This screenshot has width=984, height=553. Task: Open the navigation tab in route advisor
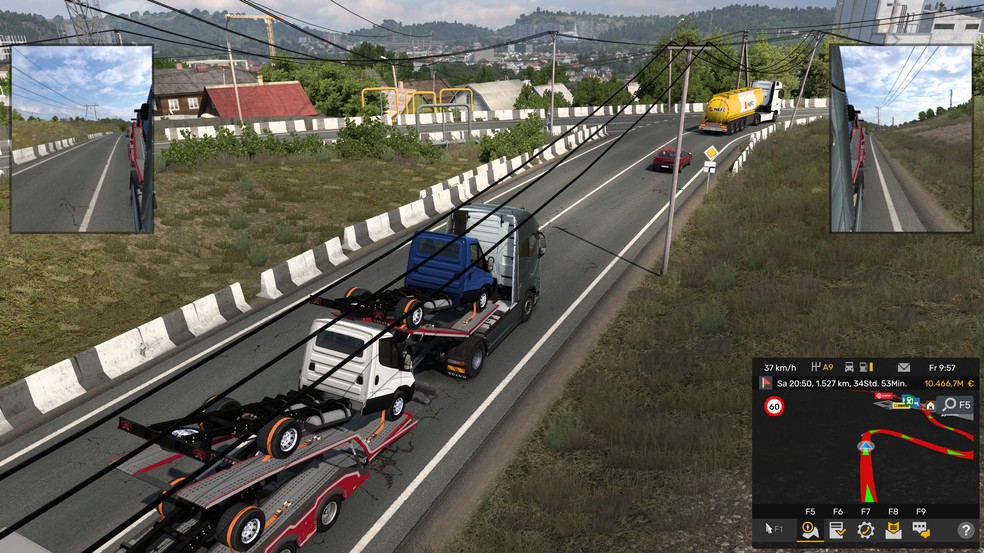(x=810, y=530)
